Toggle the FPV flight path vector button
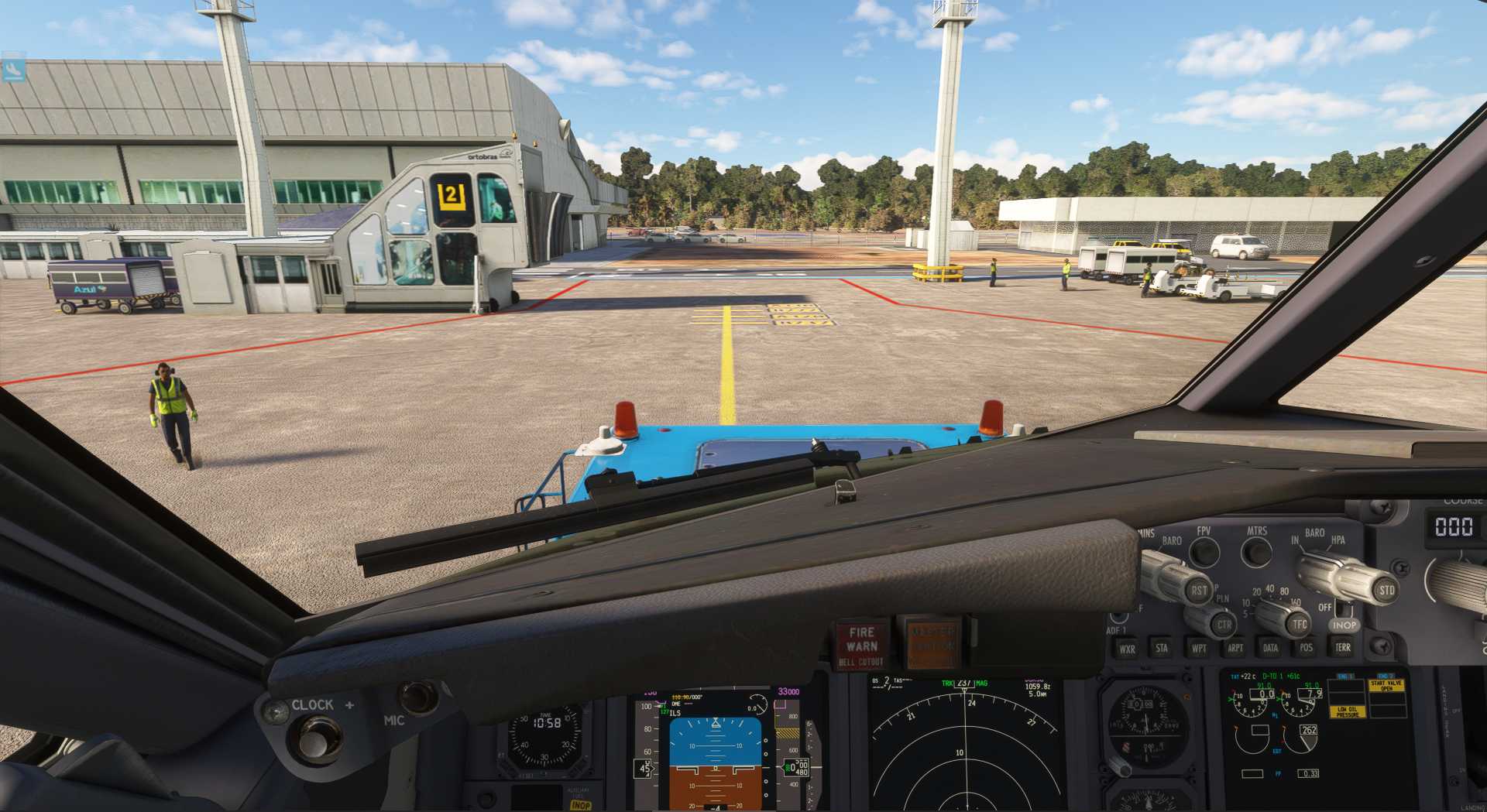 pyautogui.click(x=1204, y=552)
